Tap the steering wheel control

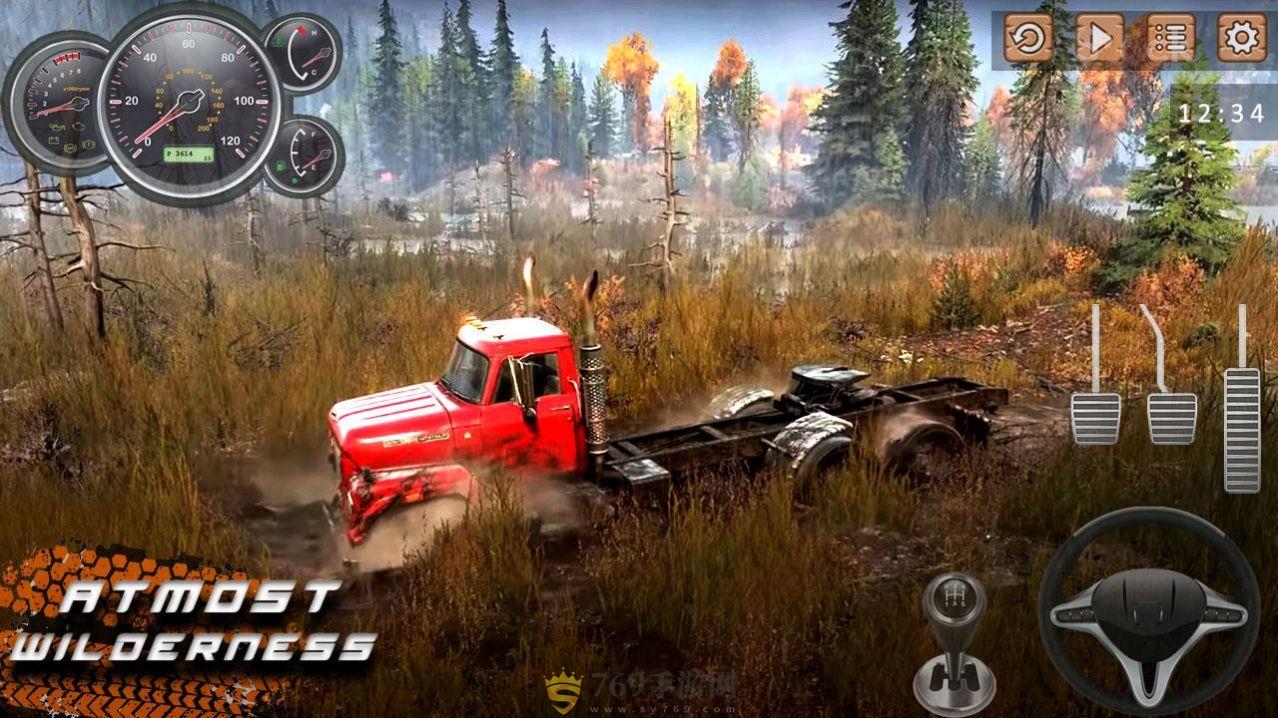pos(1148,610)
